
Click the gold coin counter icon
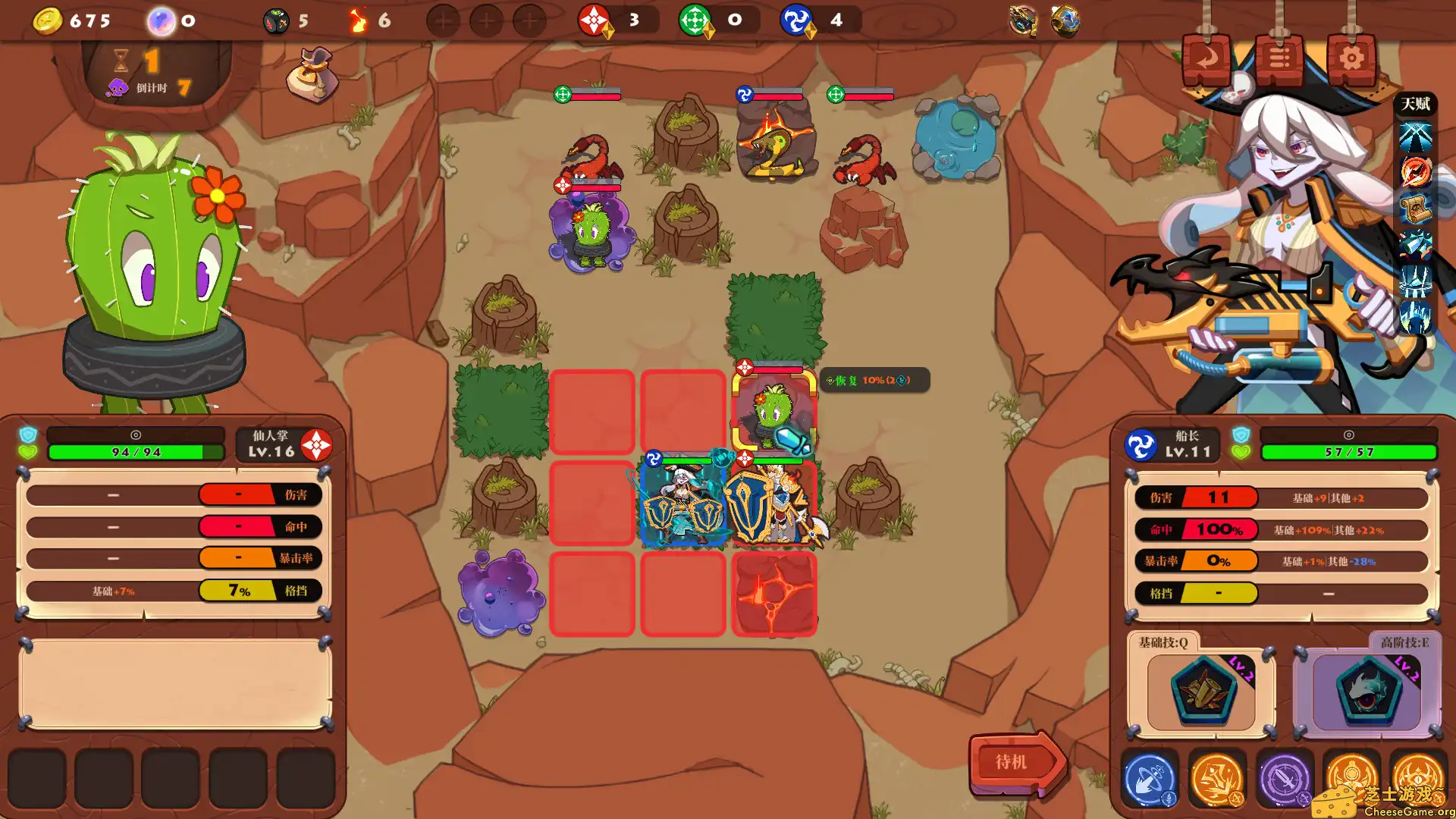tap(48, 20)
